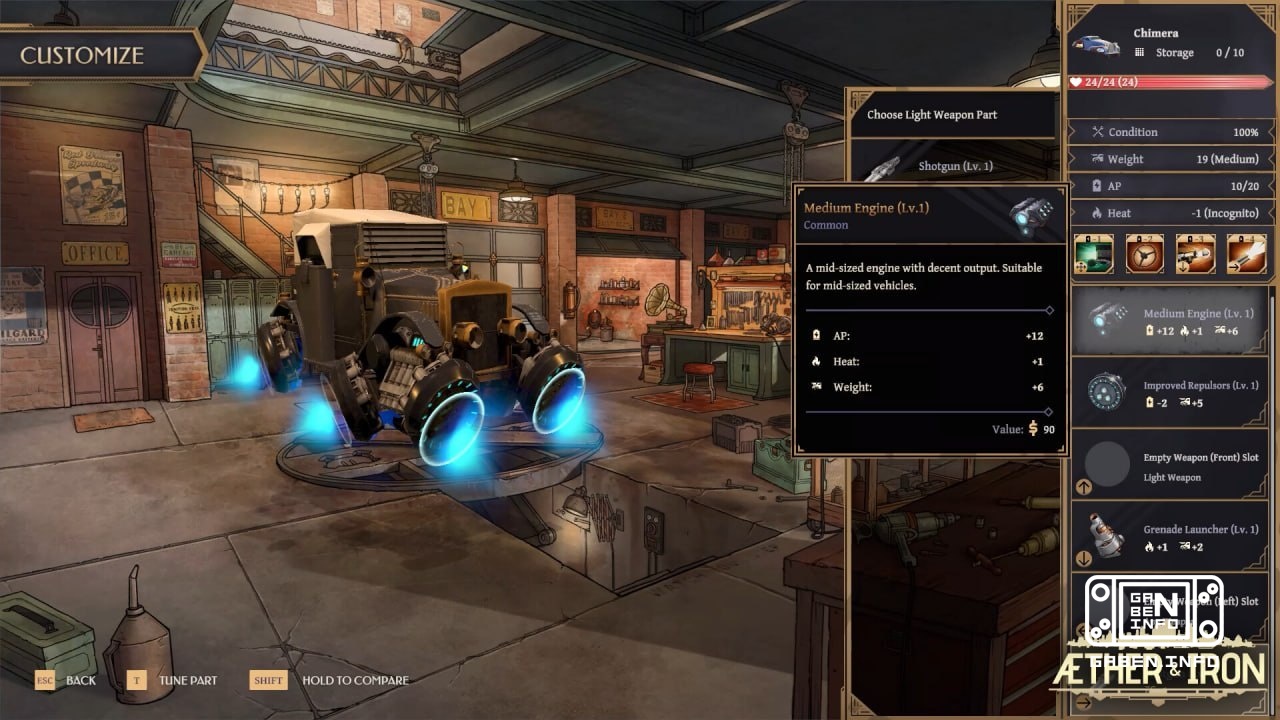Click the wrench icon beside Condition

pos(1098,132)
